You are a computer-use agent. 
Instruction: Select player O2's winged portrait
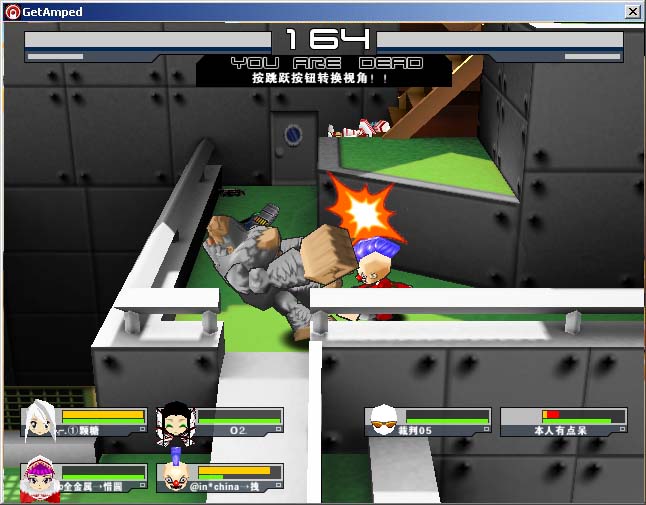175,423
